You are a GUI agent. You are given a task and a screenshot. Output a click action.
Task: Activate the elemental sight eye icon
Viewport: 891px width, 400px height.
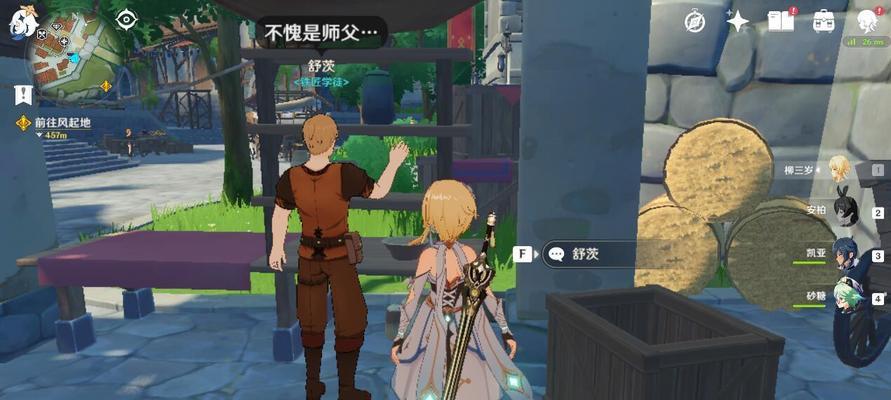(x=126, y=19)
